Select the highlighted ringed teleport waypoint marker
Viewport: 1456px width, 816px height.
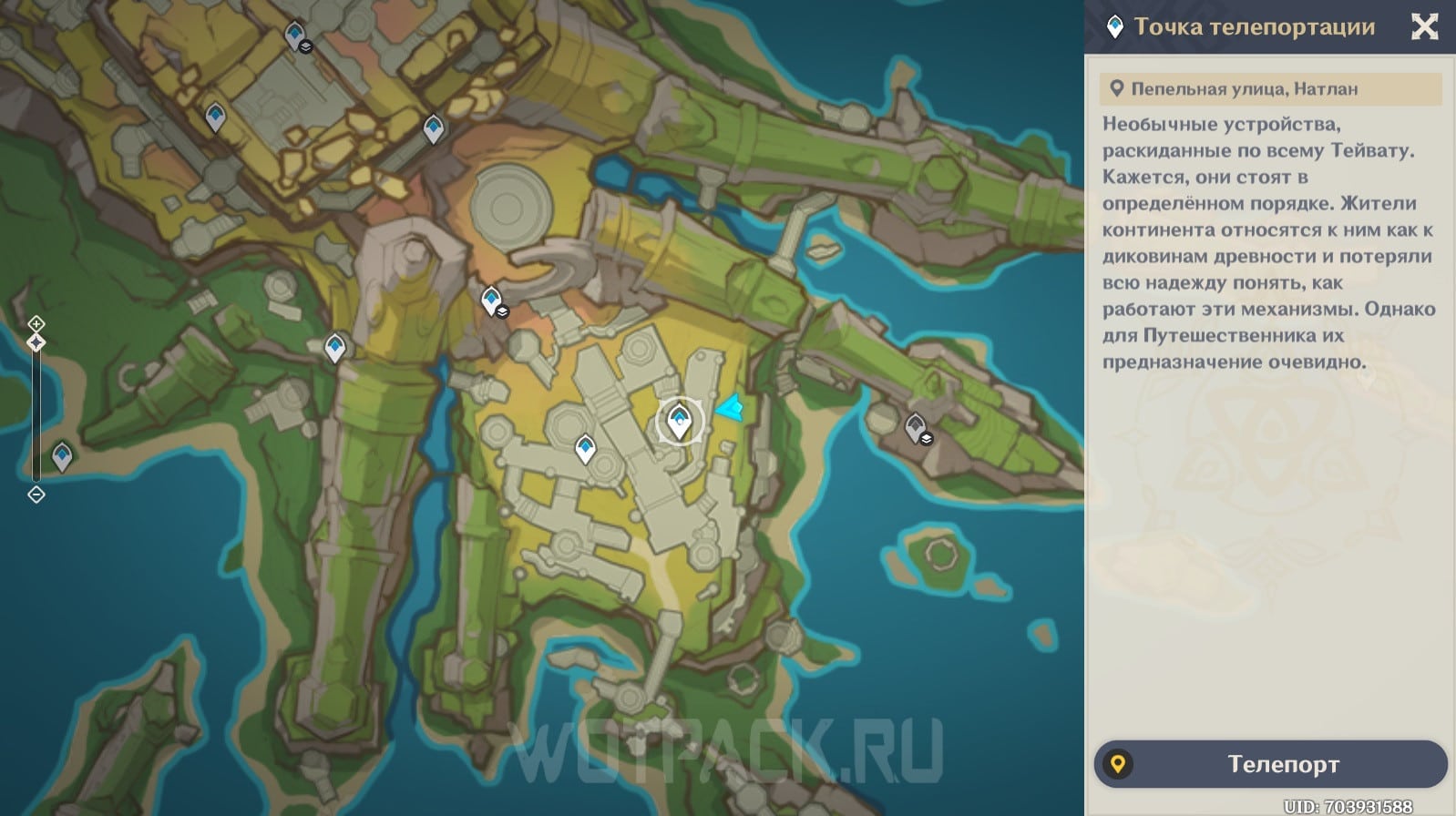678,421
